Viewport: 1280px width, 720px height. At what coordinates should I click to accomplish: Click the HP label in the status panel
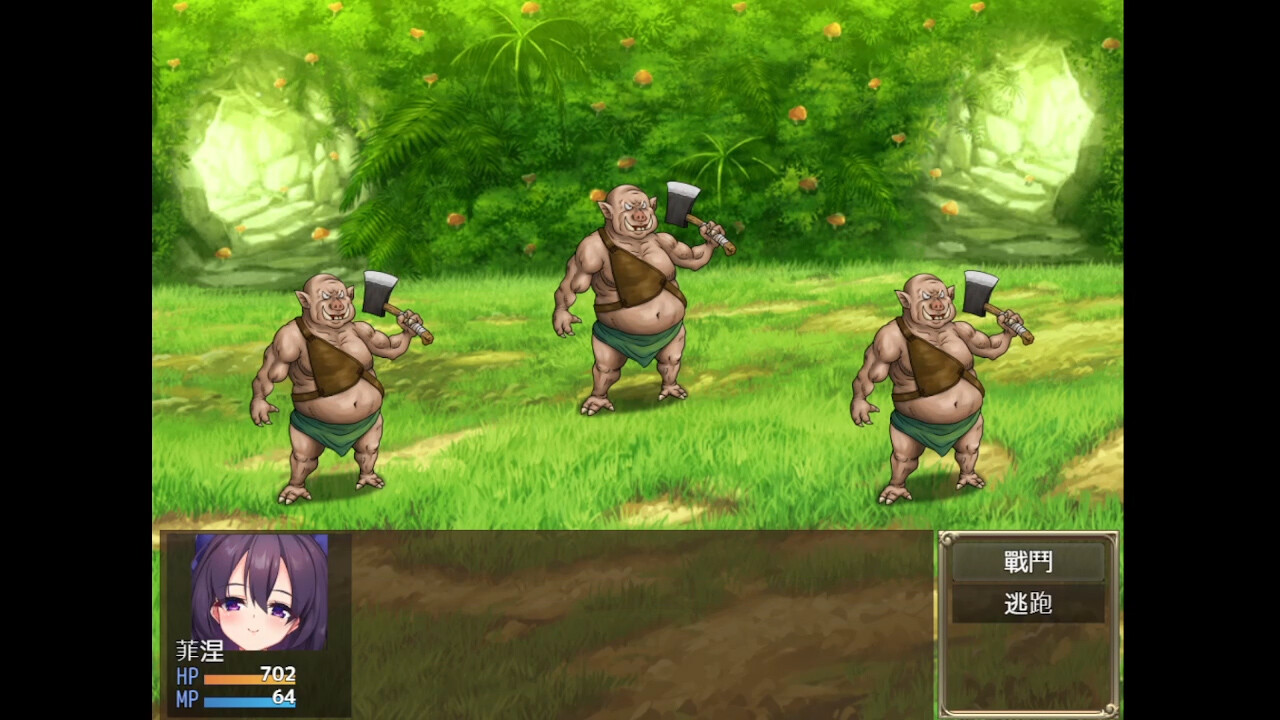coord(190,676)
